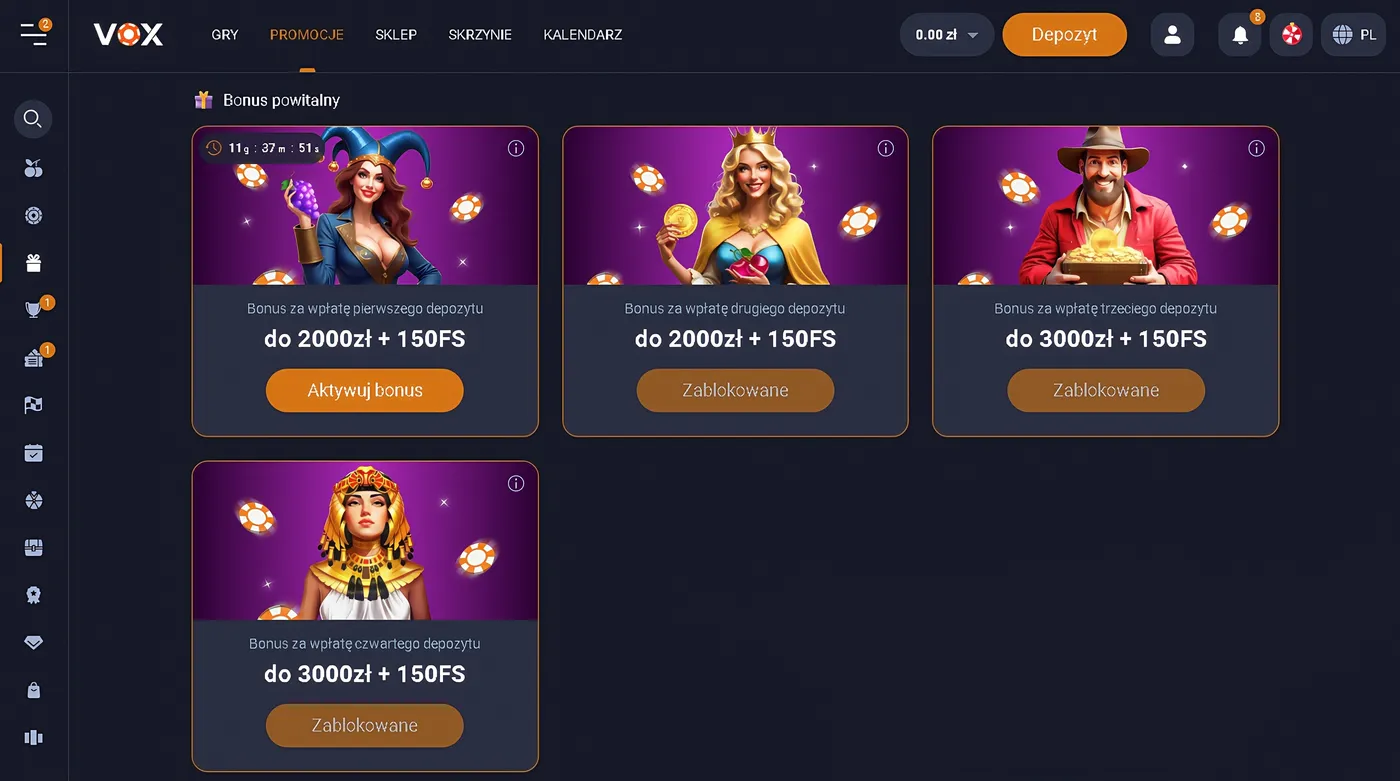This screenshot has height=781, width=1400.
Task: Open the gift promotions icon in sidebar
Action: 33,263
